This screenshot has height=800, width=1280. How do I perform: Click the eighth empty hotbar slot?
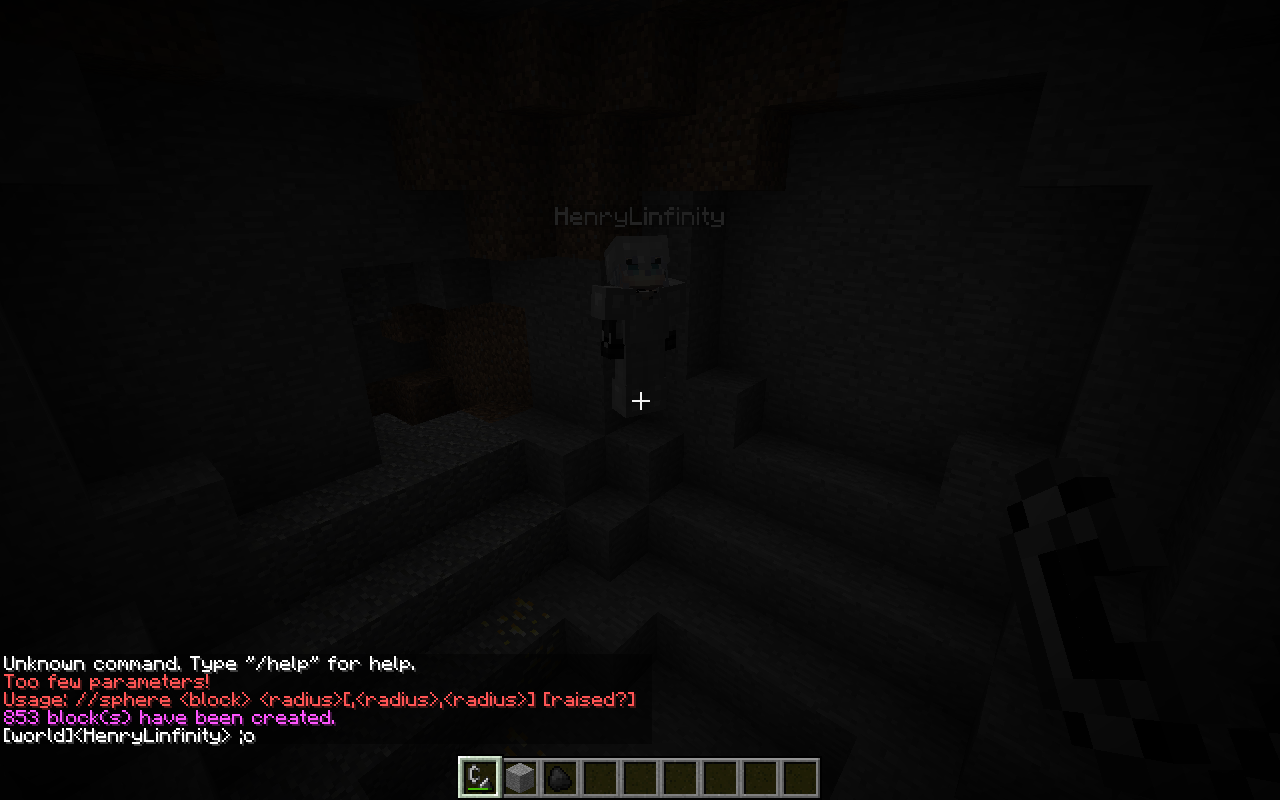coord(758,775)
